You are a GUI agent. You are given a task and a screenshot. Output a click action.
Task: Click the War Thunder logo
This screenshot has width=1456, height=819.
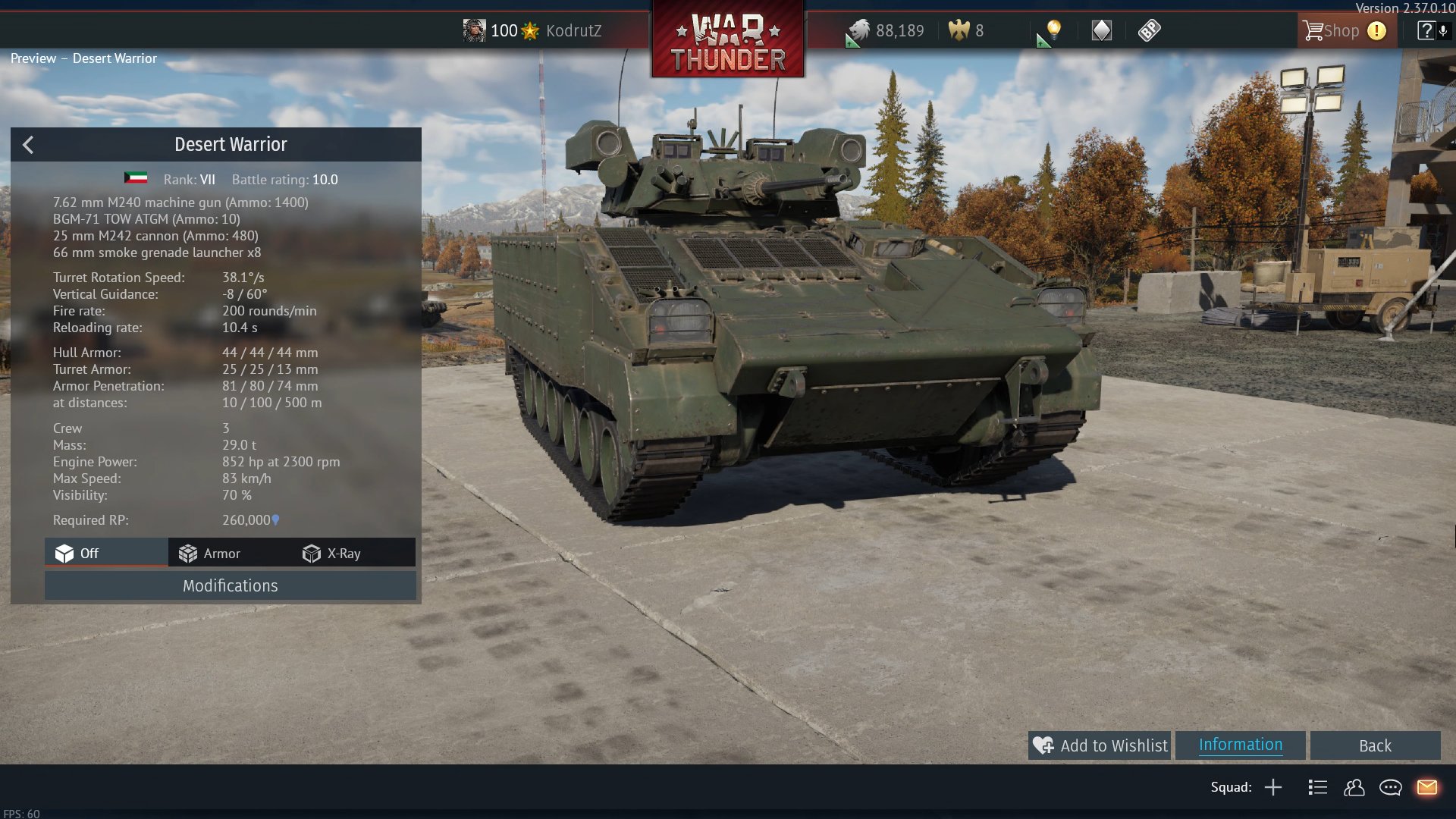728,42
